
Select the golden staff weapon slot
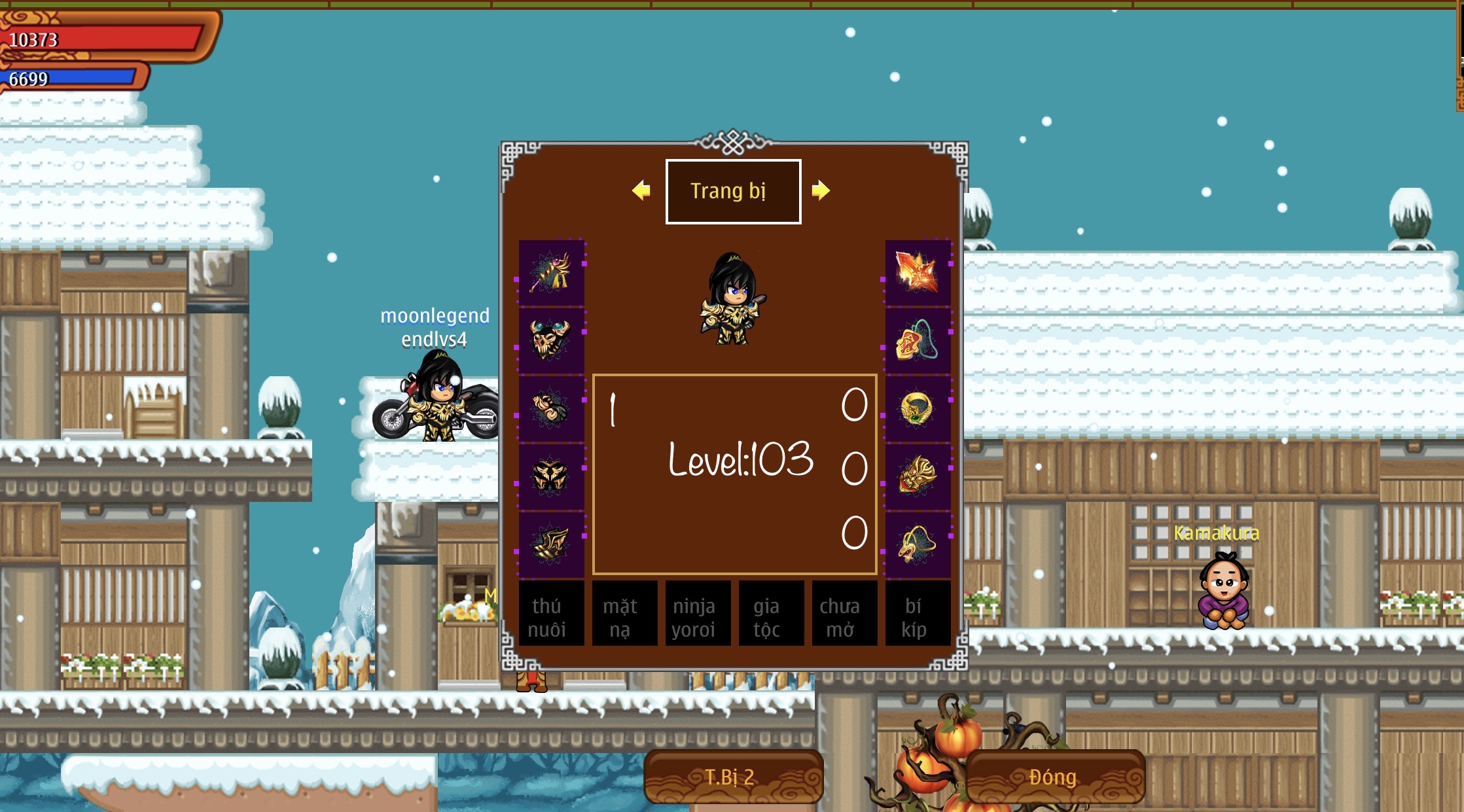point(551,272)
